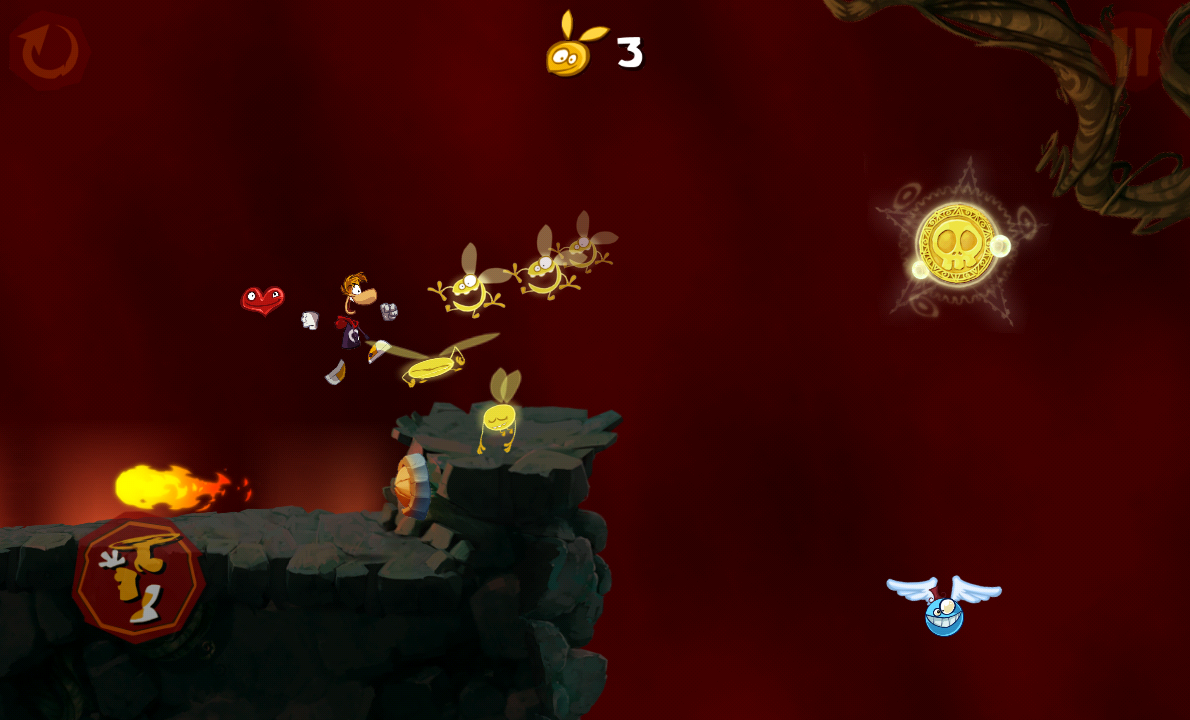Image resolution: width=1190 pixels, height=720 pixels.
Task: Tap the restart level circular arrow button
Action: coord(48,51)
